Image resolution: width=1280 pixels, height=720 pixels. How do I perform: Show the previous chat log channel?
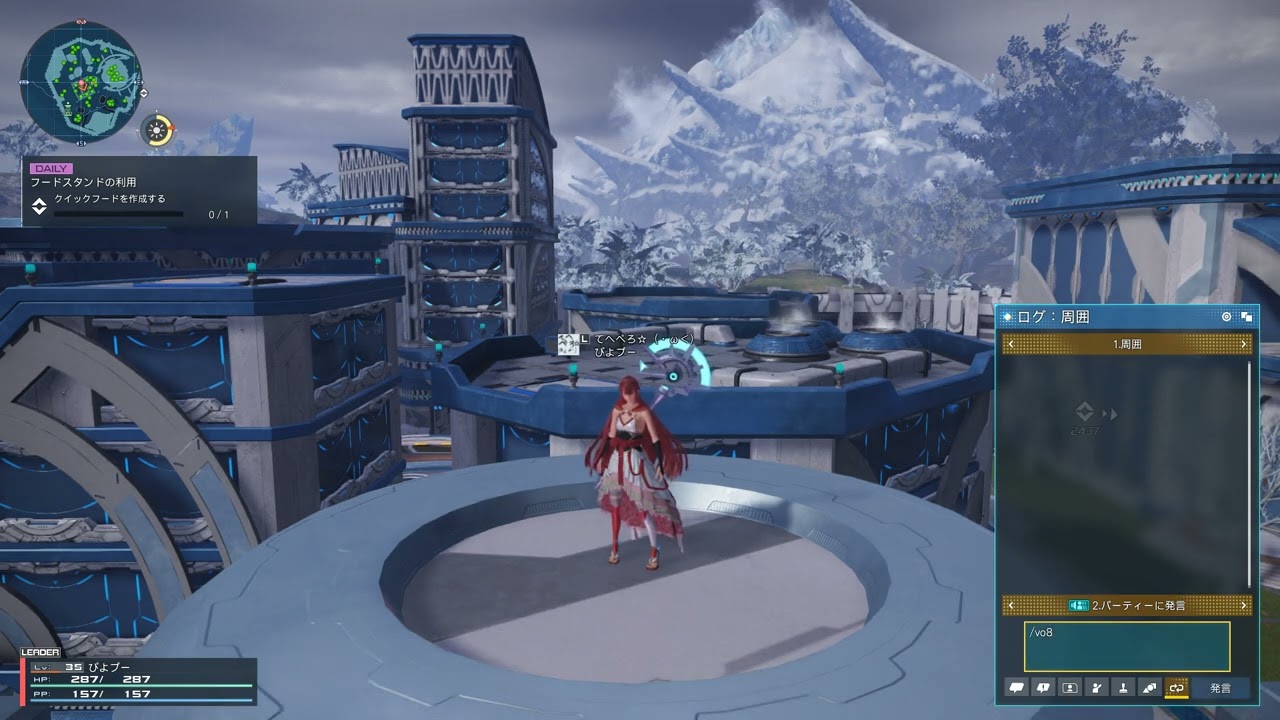[x=1010, y=344]
